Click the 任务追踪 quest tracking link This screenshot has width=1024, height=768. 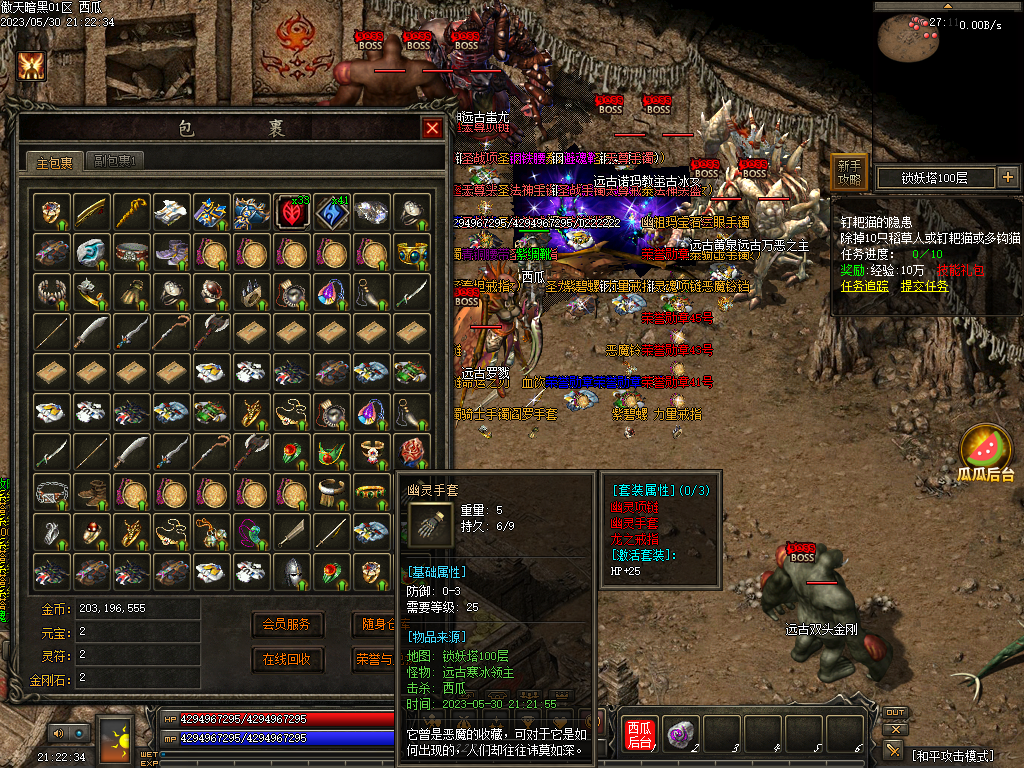tap(866, 285)
